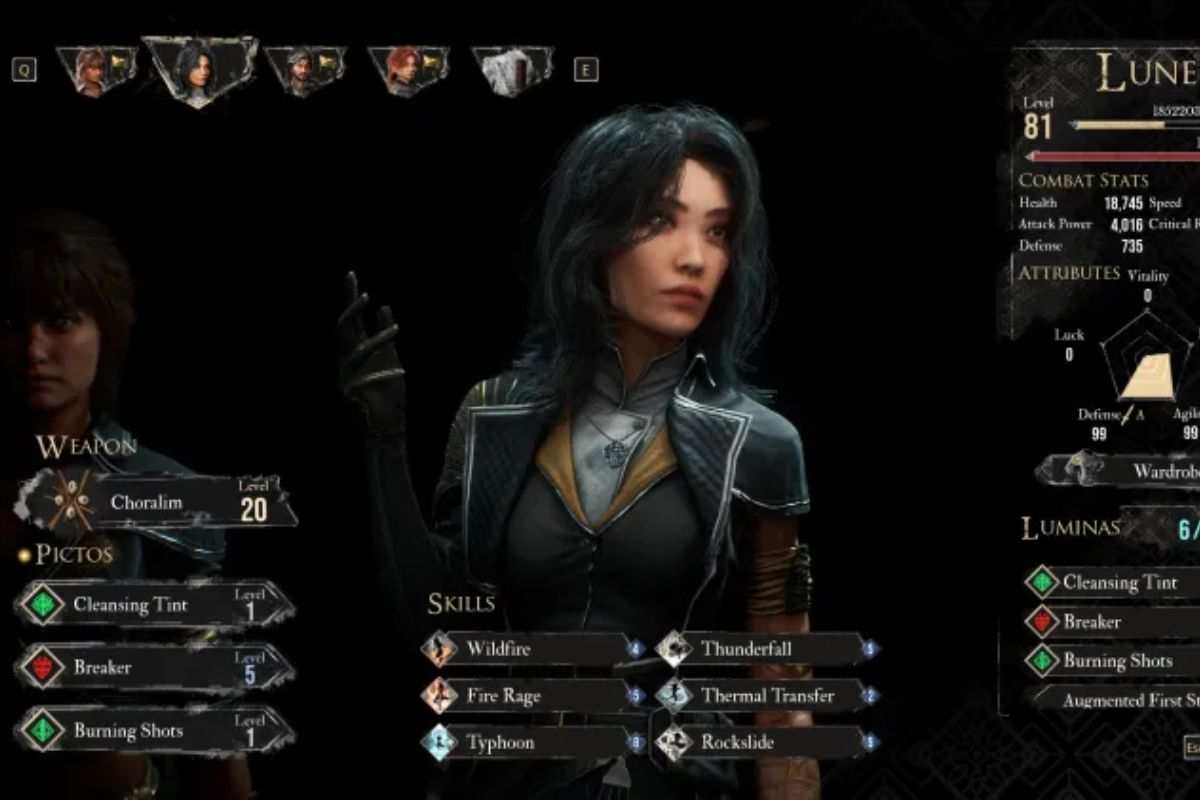Viewport: 1200px width, 800px height.
Task: Select the brown-haired character portrait beside Q
Action: tap(95, 70)
